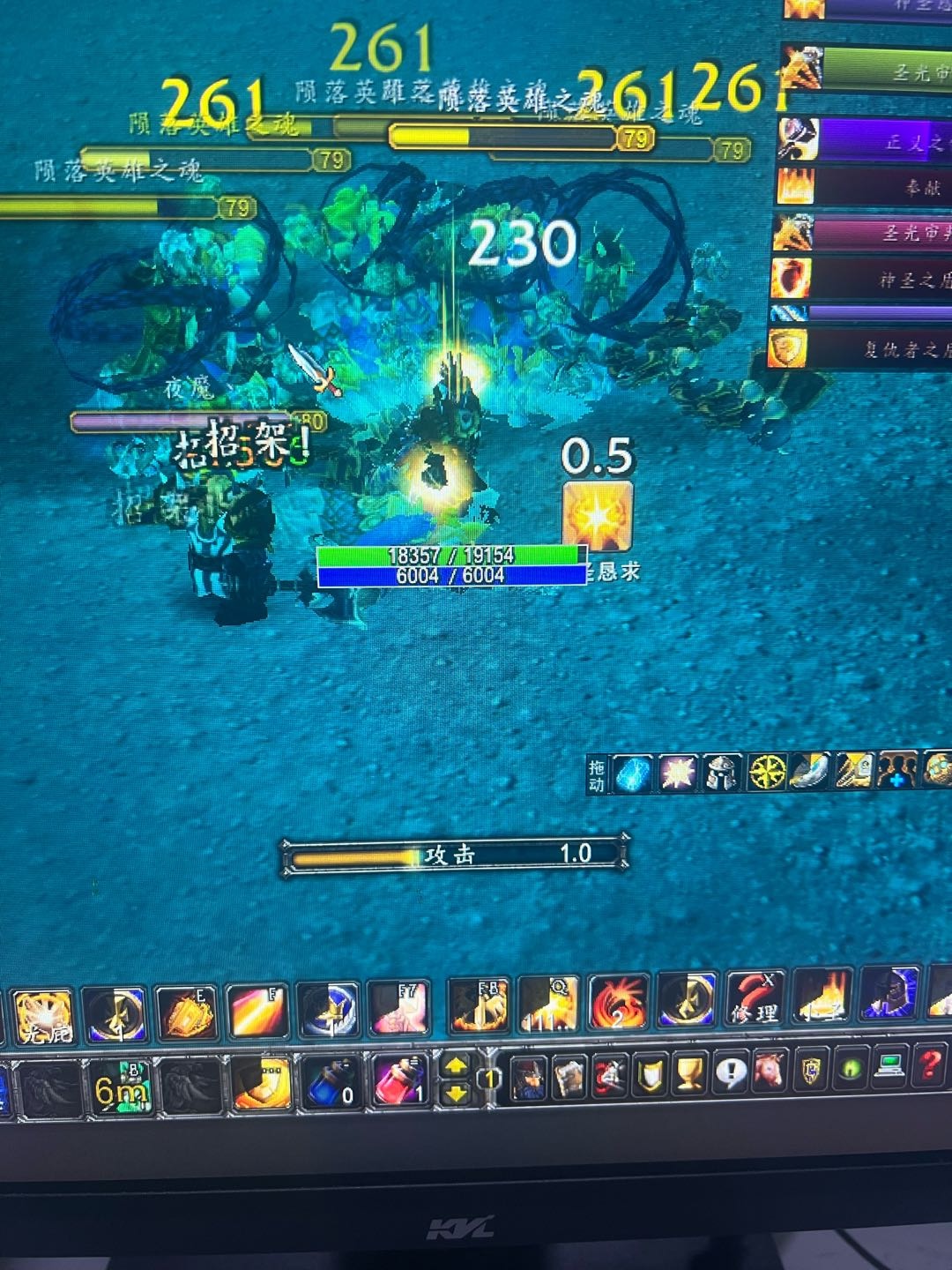Click the yellow compass wheel icon
The image size is (952, 1270).
pos(767,773)
